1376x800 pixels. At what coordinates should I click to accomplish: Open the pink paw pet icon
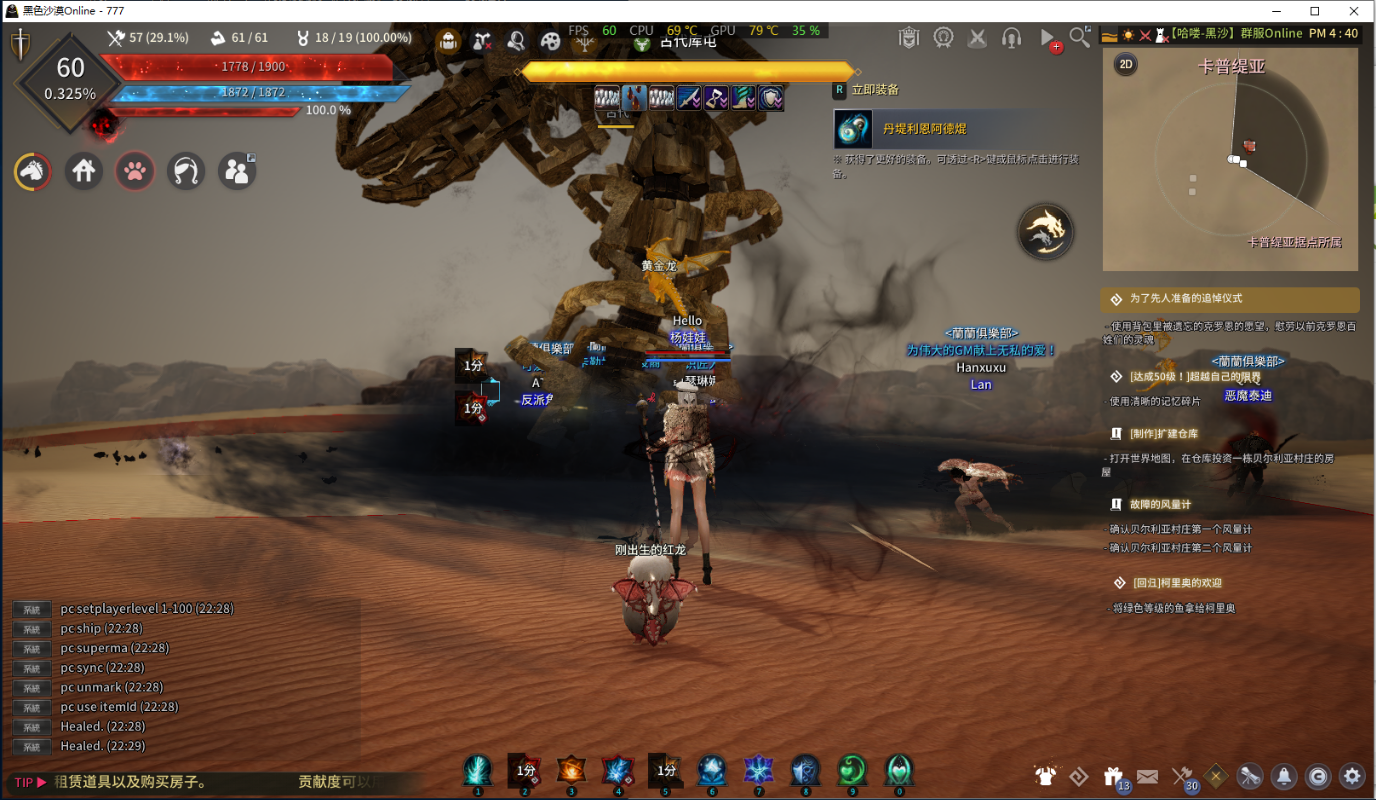click(x=135, y=171)
